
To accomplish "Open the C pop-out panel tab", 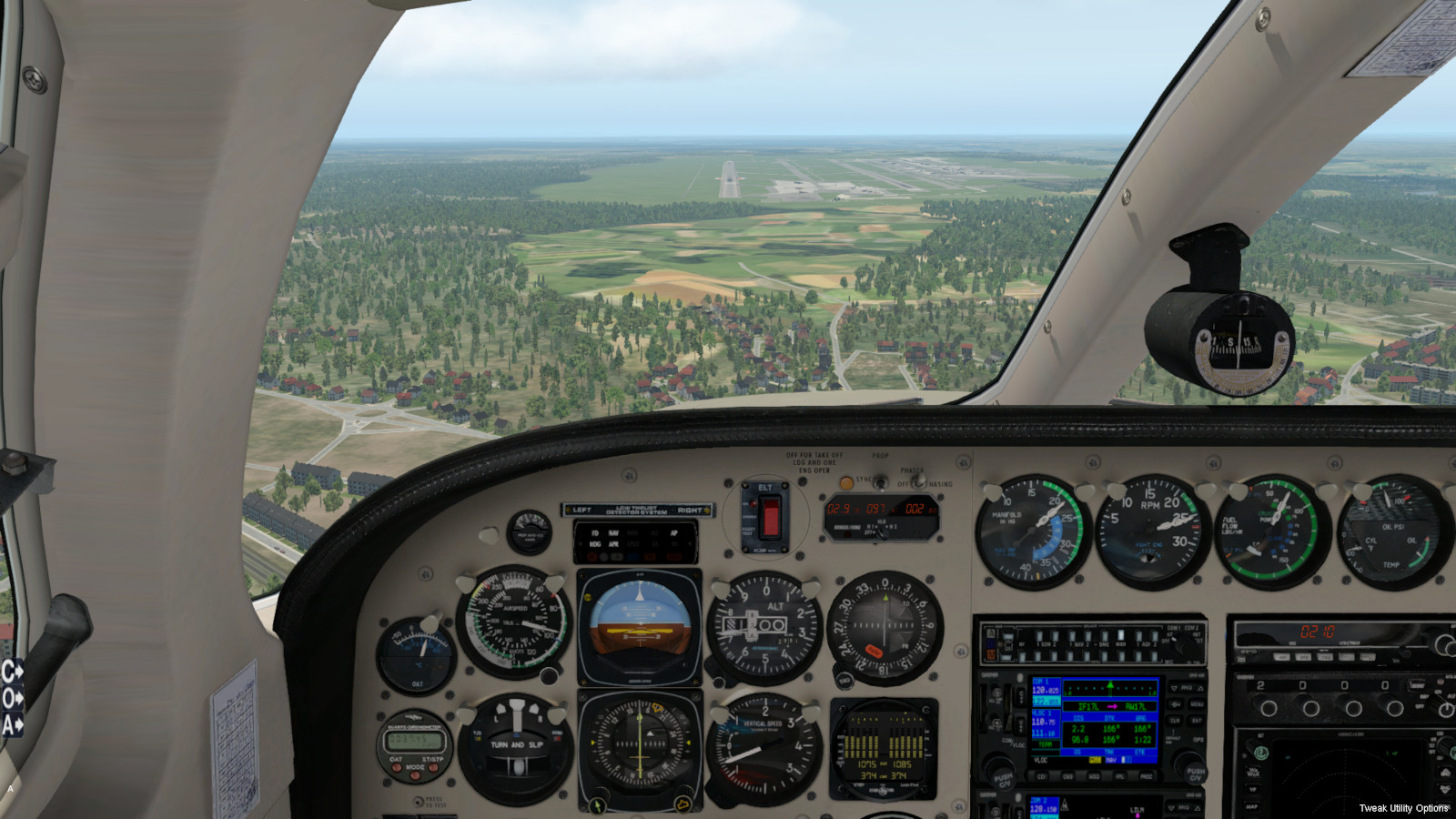I will (12, 672).
